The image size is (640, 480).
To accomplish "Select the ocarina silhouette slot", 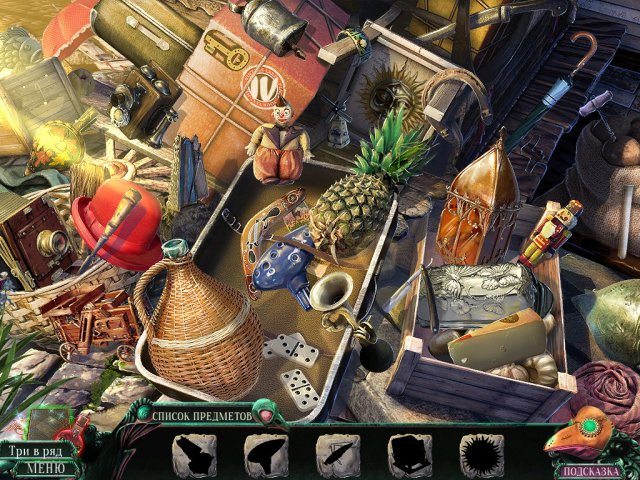I will [x=263, y=453].
